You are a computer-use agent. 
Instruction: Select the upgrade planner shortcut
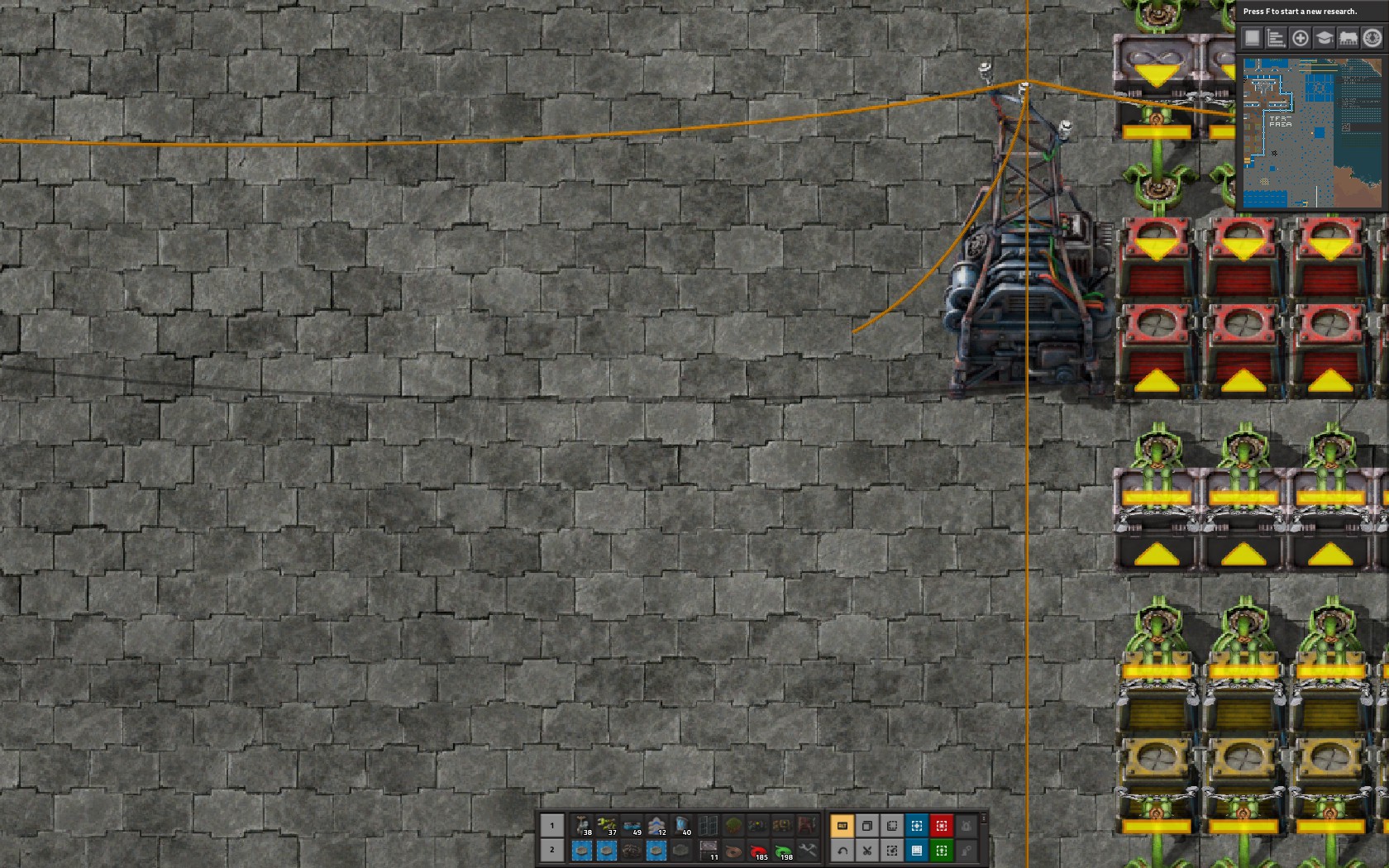point(943,850)
